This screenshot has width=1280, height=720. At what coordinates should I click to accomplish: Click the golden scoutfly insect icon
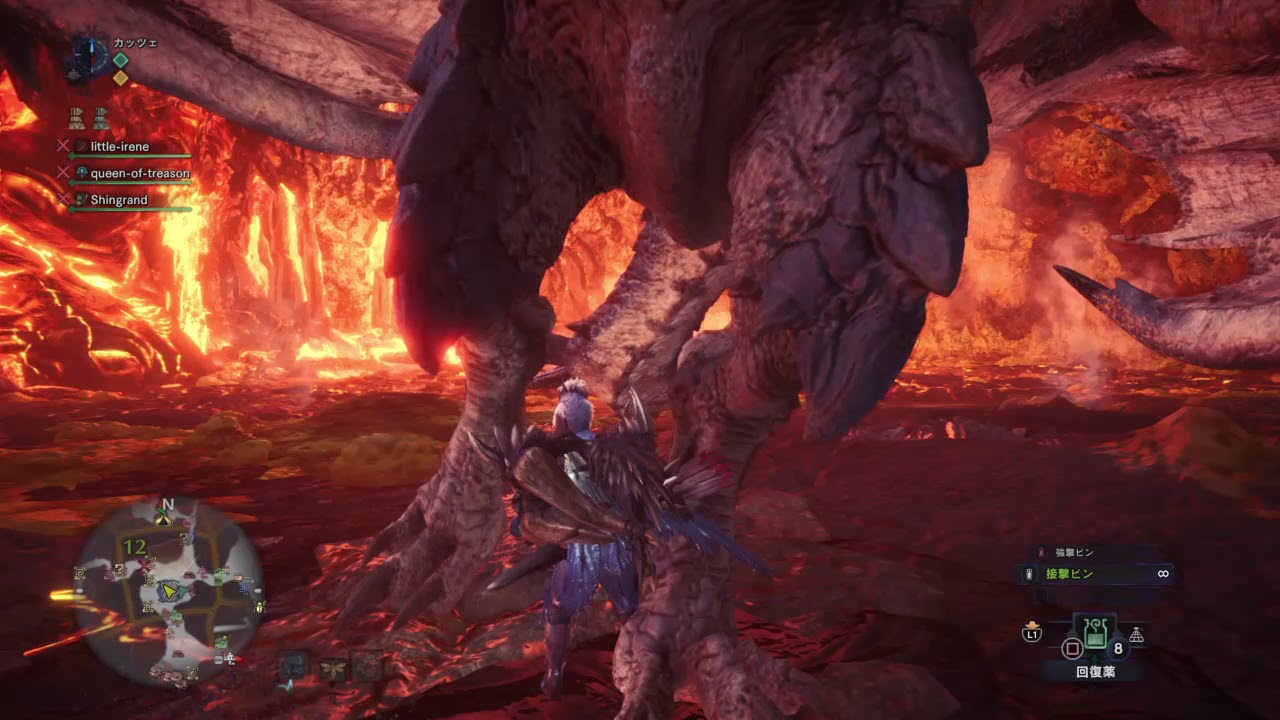[332, 667]
